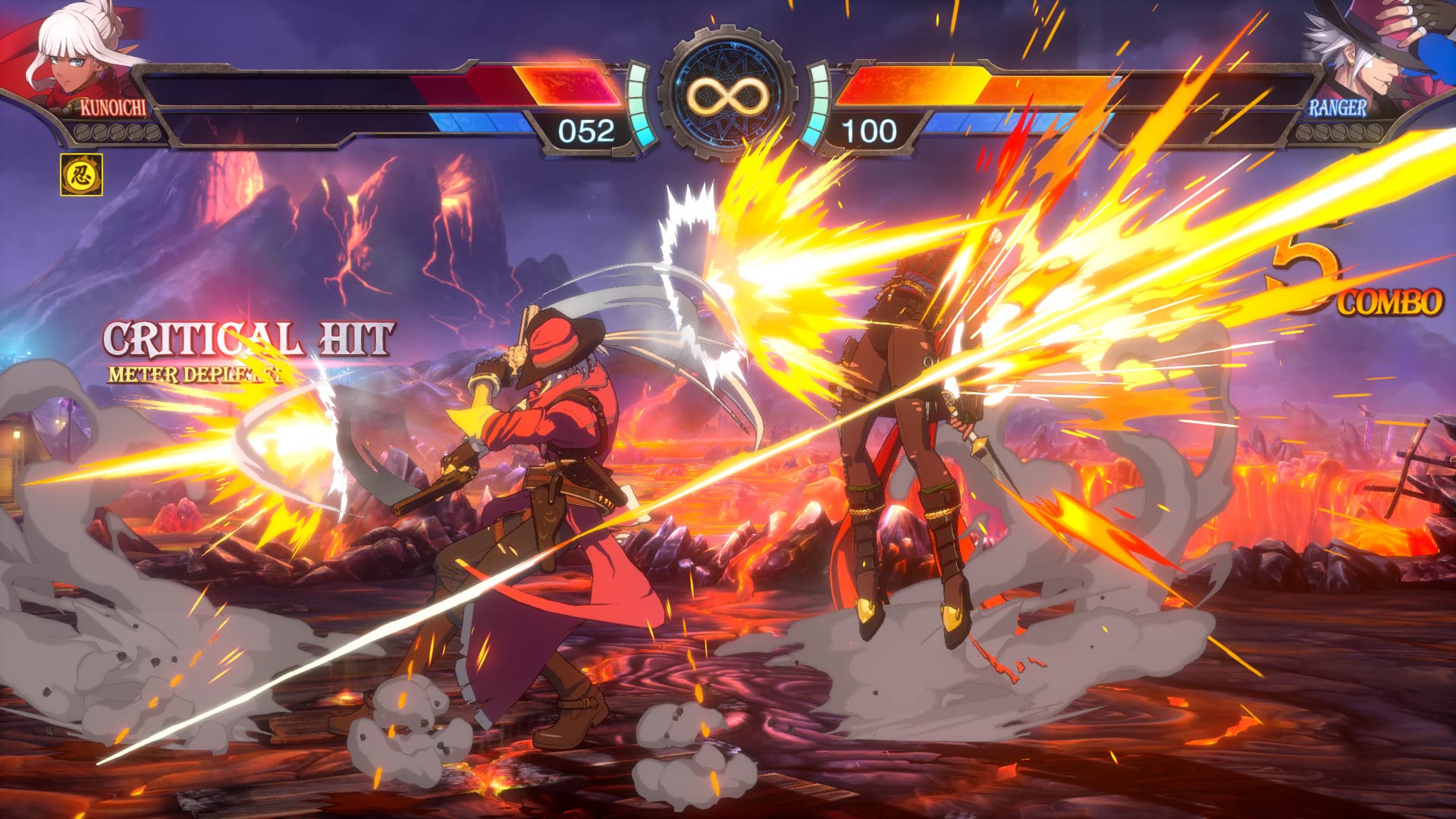Viewport: 1456px width, 819px height.
Task: Select the RANGER name plate
Action: click(x=1337, y=108)
